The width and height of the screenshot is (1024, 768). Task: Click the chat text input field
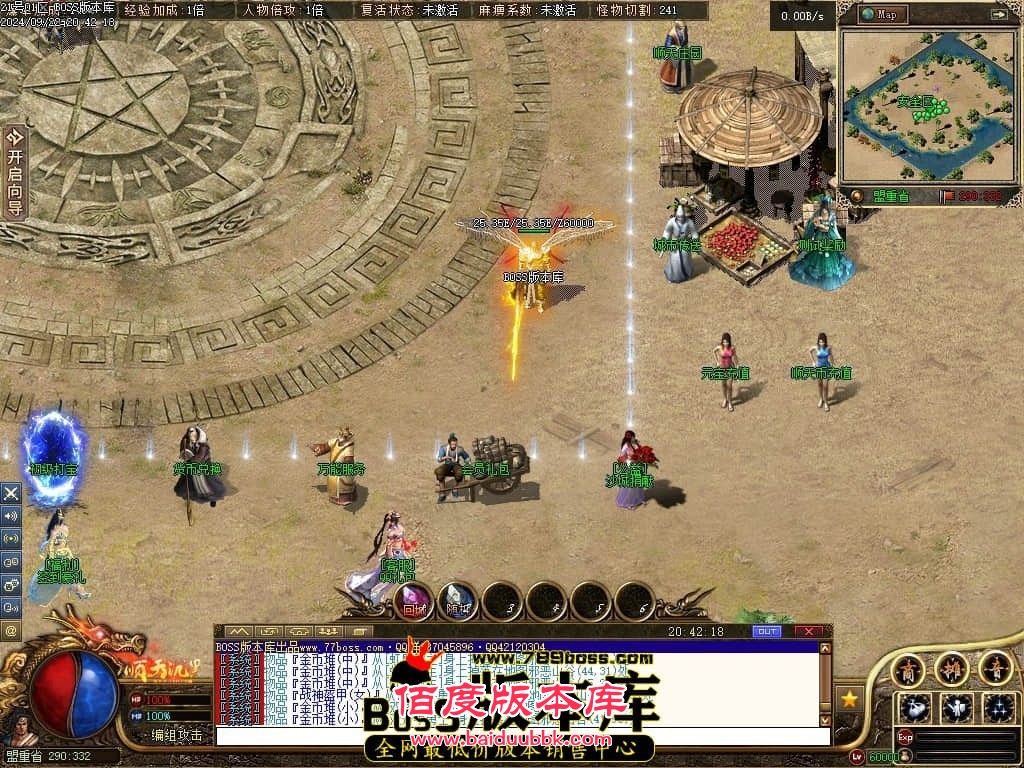[520, 736]
